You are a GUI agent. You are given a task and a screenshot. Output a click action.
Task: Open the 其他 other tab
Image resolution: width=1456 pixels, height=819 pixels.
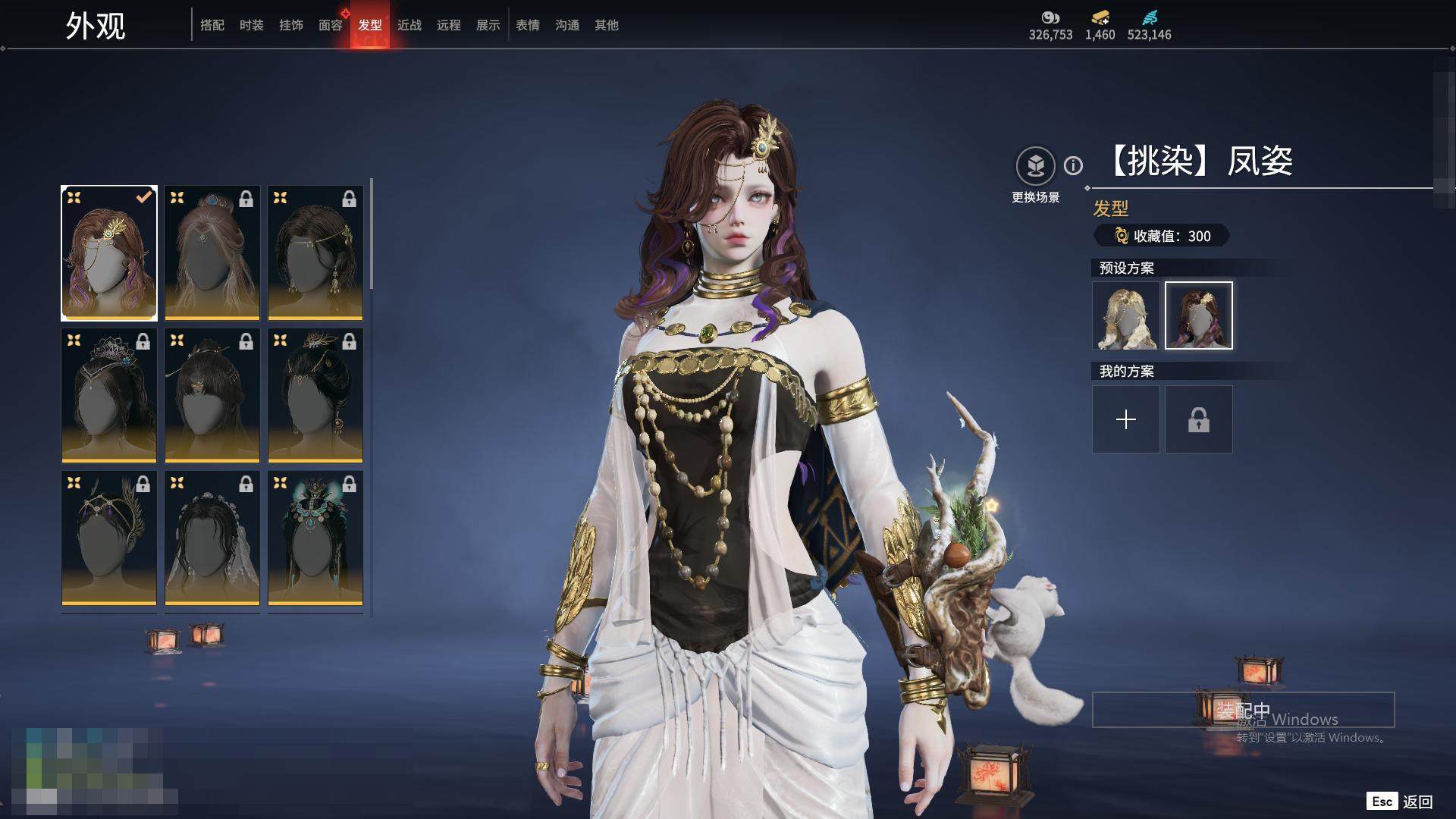pyautogui.click(x=607, y=25)
